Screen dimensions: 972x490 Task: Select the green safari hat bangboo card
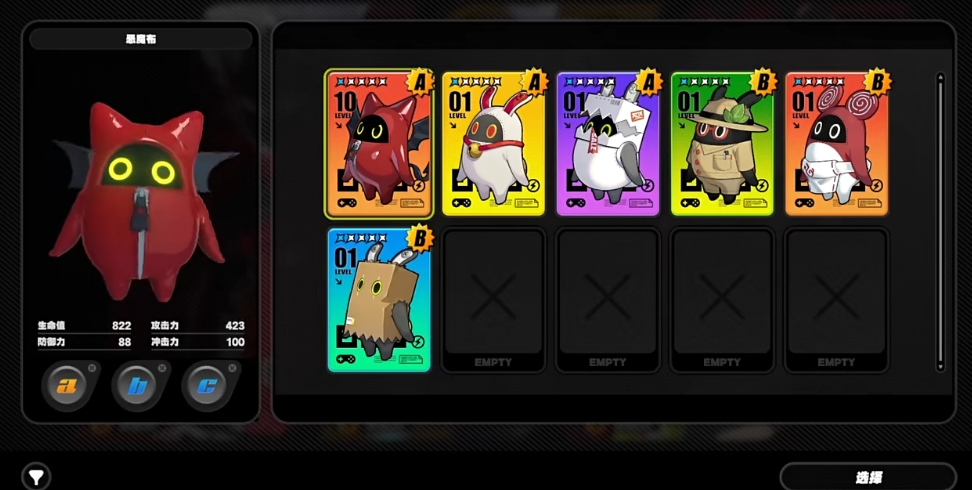(721, 144)
